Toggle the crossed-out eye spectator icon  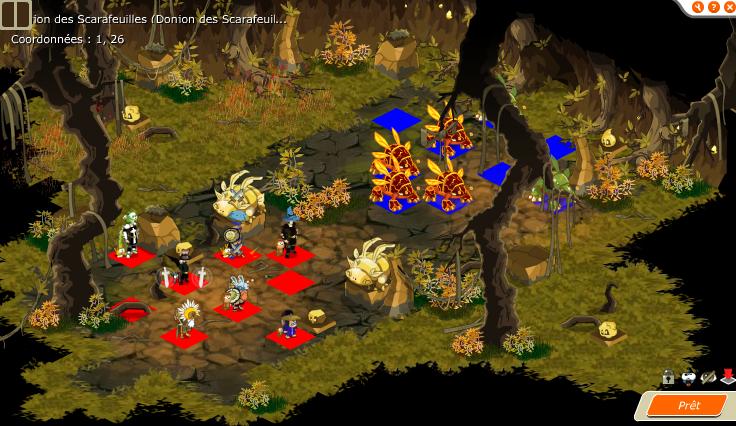pos(708,378)
